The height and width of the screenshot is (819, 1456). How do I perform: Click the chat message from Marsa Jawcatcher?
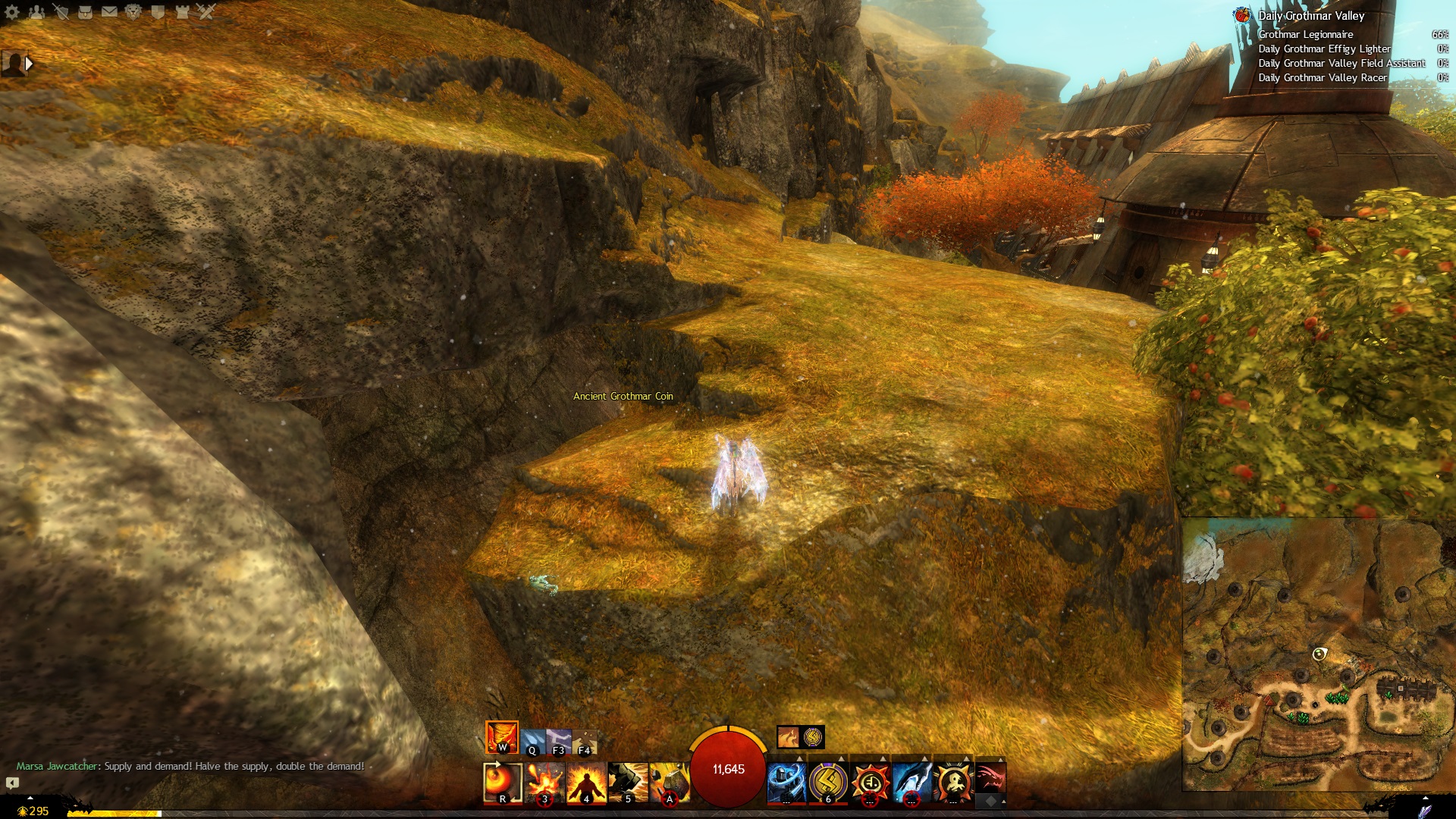[x=190, y=766]
